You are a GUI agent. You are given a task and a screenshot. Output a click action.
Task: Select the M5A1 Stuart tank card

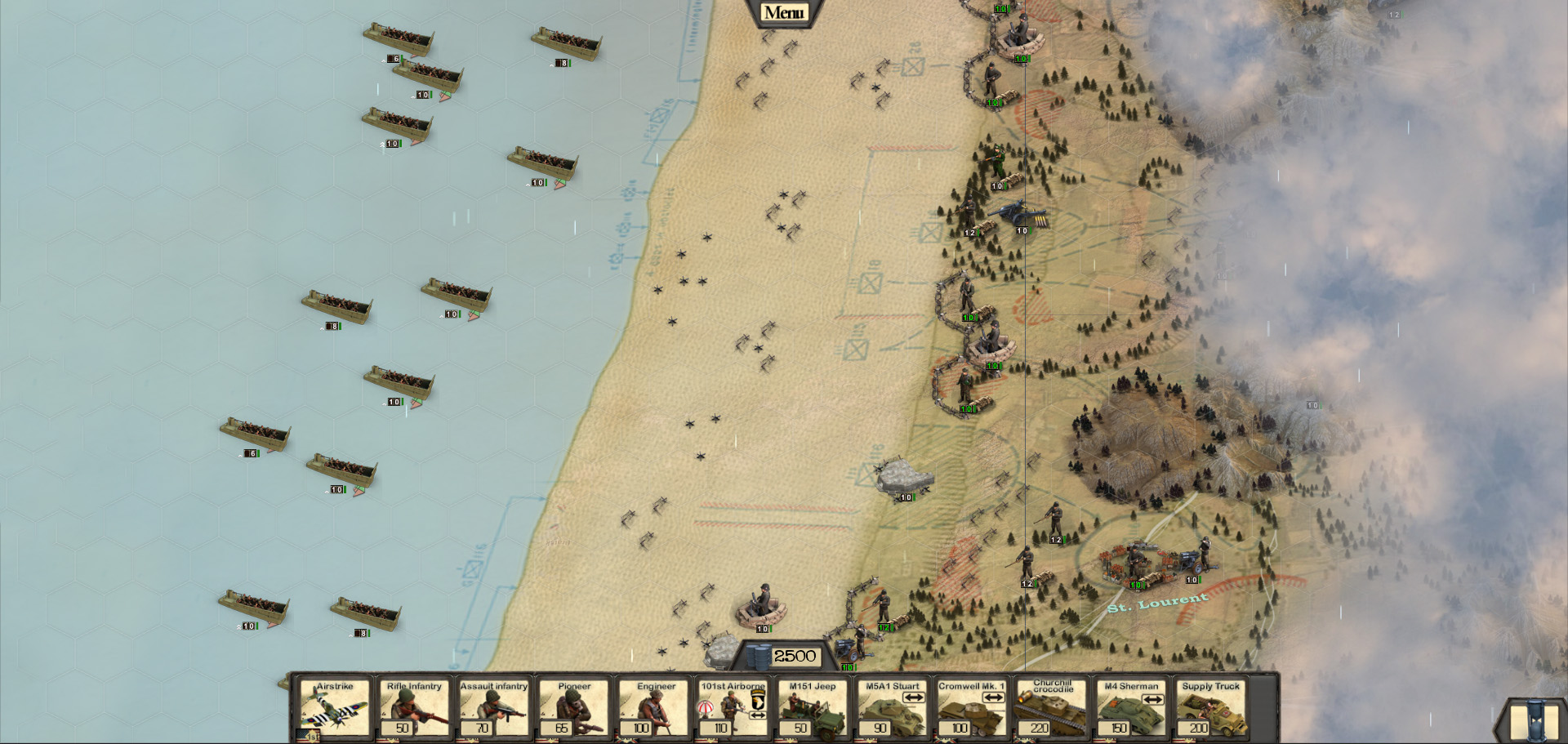[x=892, y=709]
